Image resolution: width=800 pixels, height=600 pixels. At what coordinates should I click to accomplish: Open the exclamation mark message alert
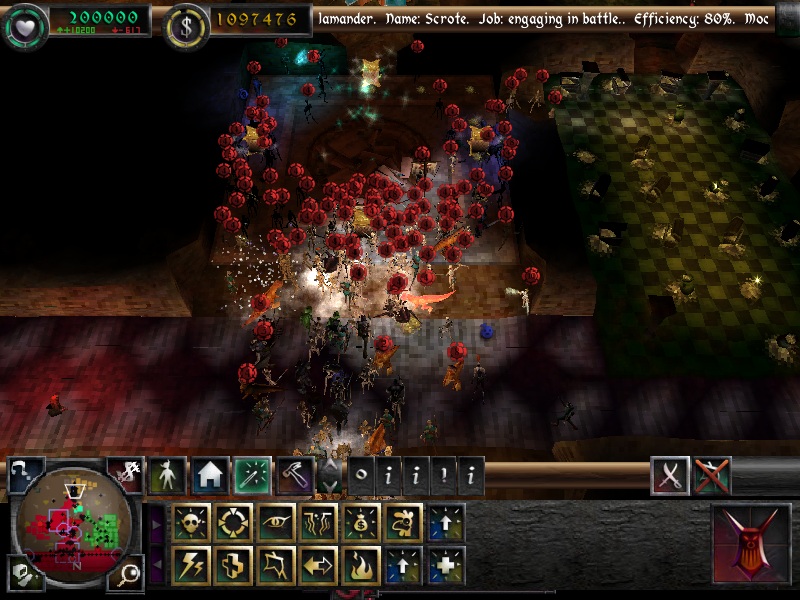click(x=443, y=476)
